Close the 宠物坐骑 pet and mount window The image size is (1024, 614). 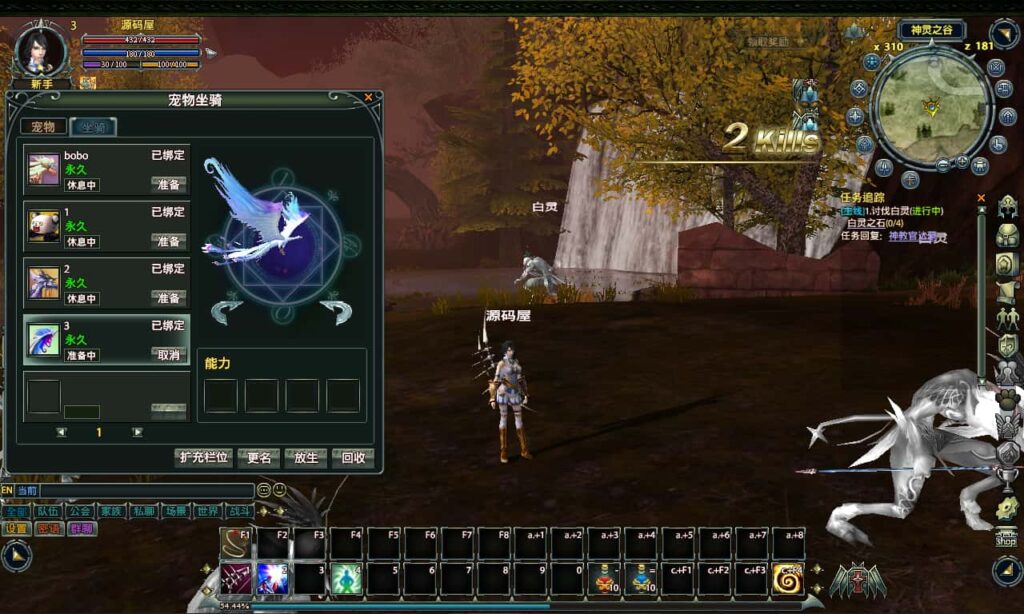[x=368, y=98]
